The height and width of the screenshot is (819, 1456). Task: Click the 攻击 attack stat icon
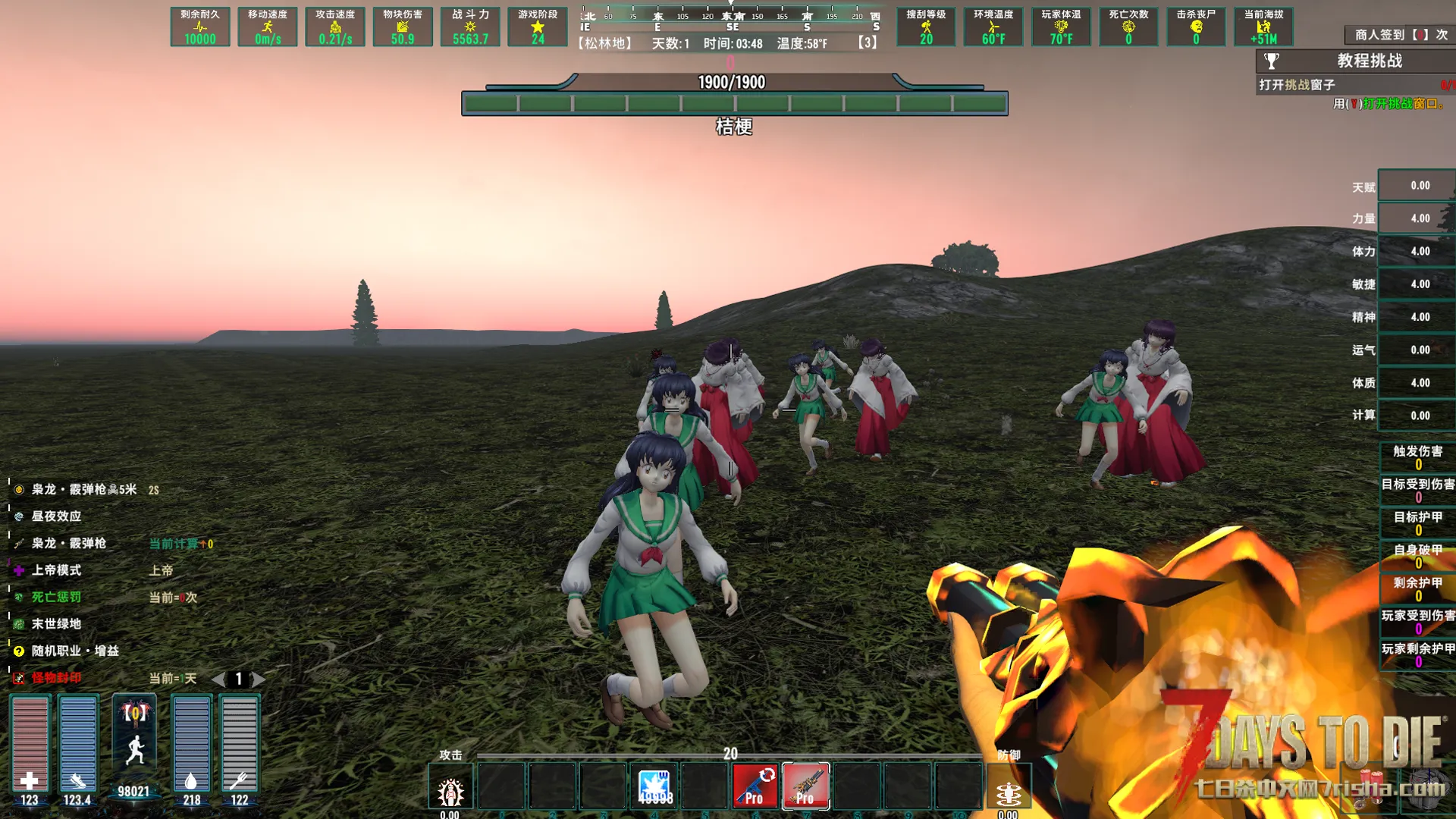(x=450, y=792)
